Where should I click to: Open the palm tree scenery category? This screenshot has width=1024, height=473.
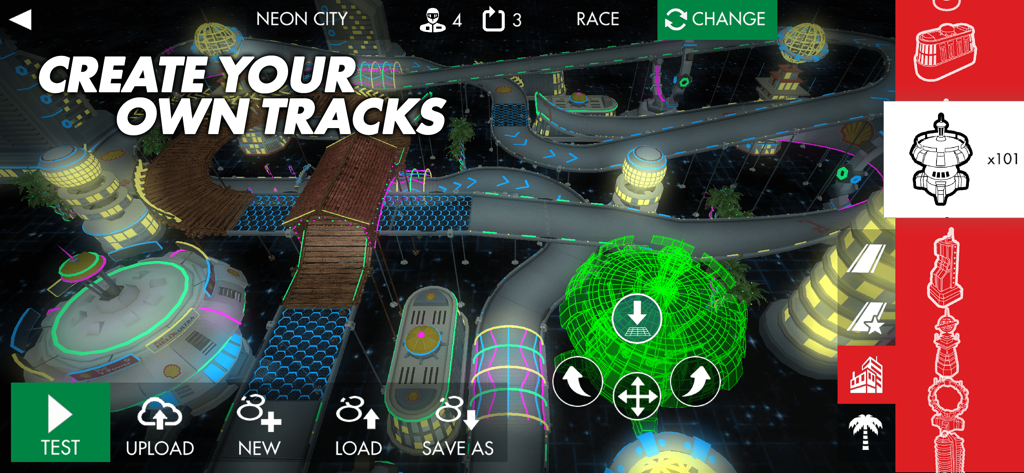click(x=866, y=433)
